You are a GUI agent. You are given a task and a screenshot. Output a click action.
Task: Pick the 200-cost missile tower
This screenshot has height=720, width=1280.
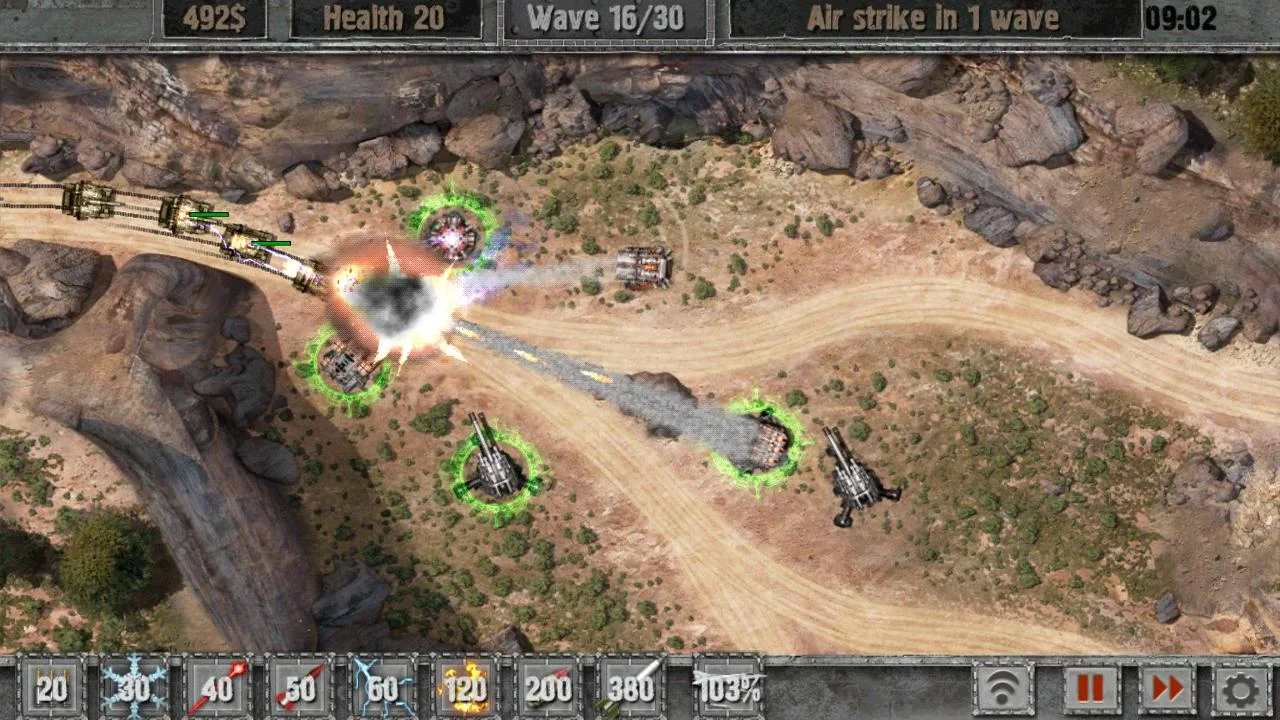click(549, 687)
